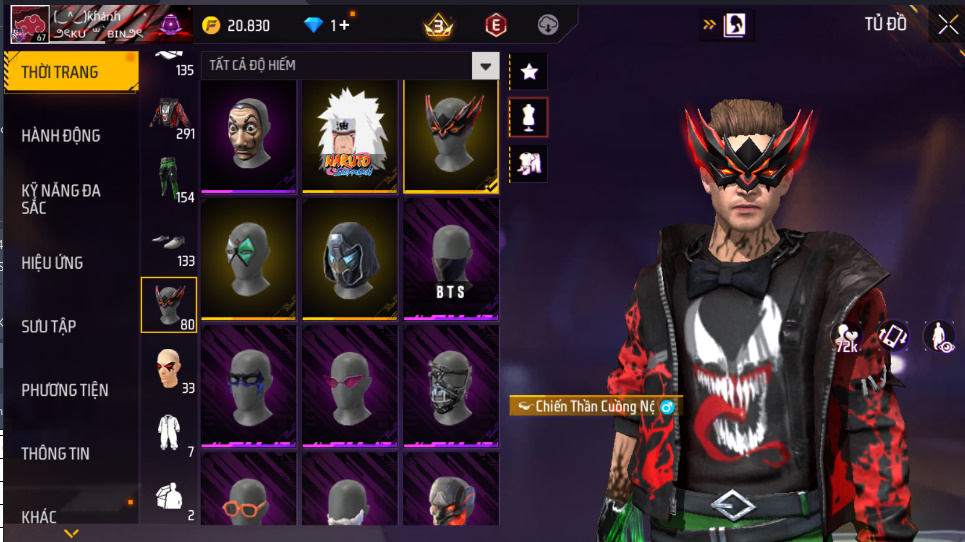Switch to the jacket category with 291 items
The height and width of the screenshot is (542, 965).
pos(169,113)
